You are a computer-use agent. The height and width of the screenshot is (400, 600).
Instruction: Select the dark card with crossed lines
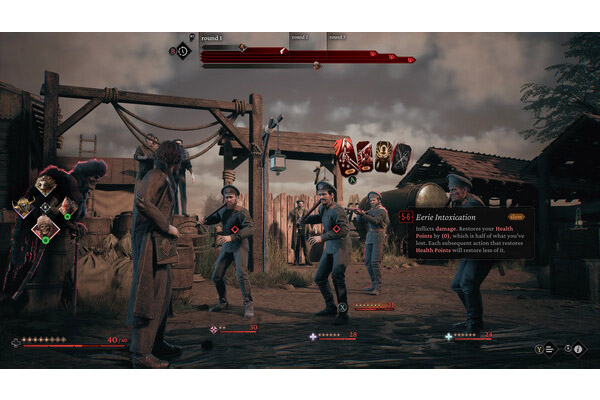tap(401, 158)
